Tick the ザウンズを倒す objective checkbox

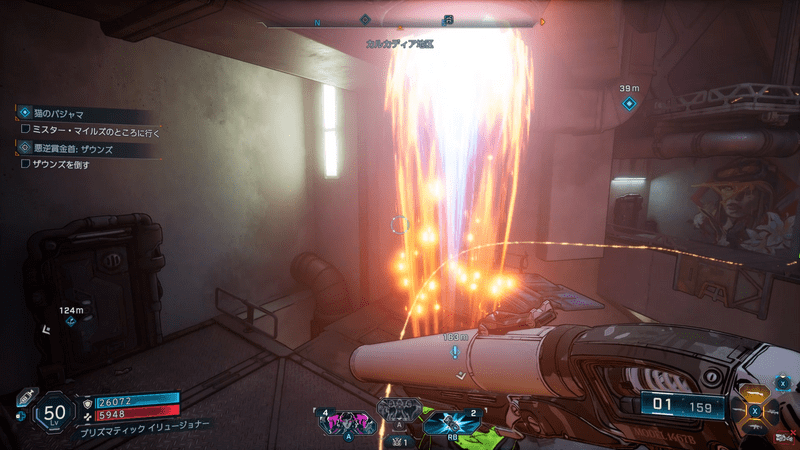(x=25, y=163)
